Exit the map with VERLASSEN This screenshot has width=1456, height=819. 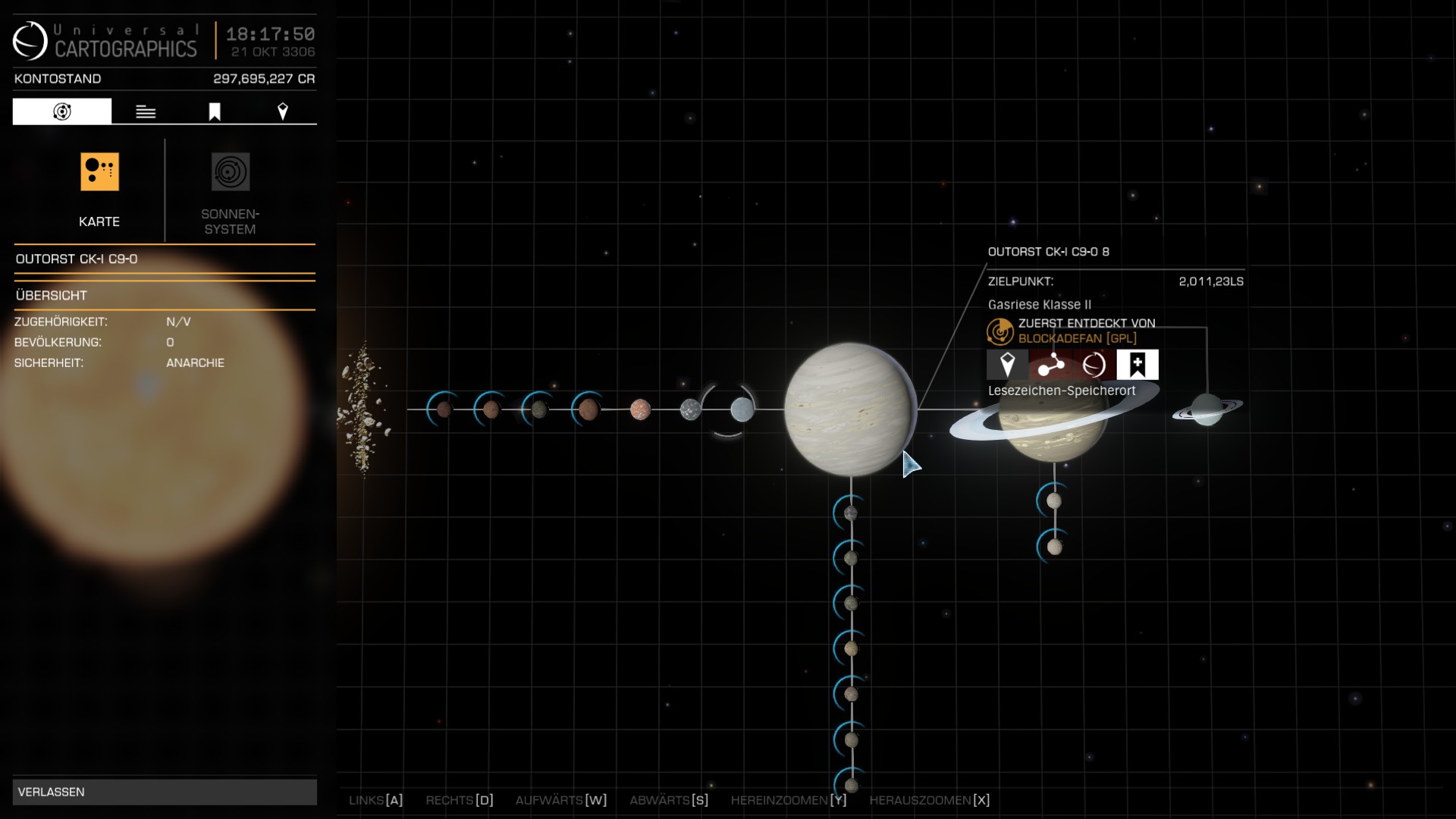point(165,792)
